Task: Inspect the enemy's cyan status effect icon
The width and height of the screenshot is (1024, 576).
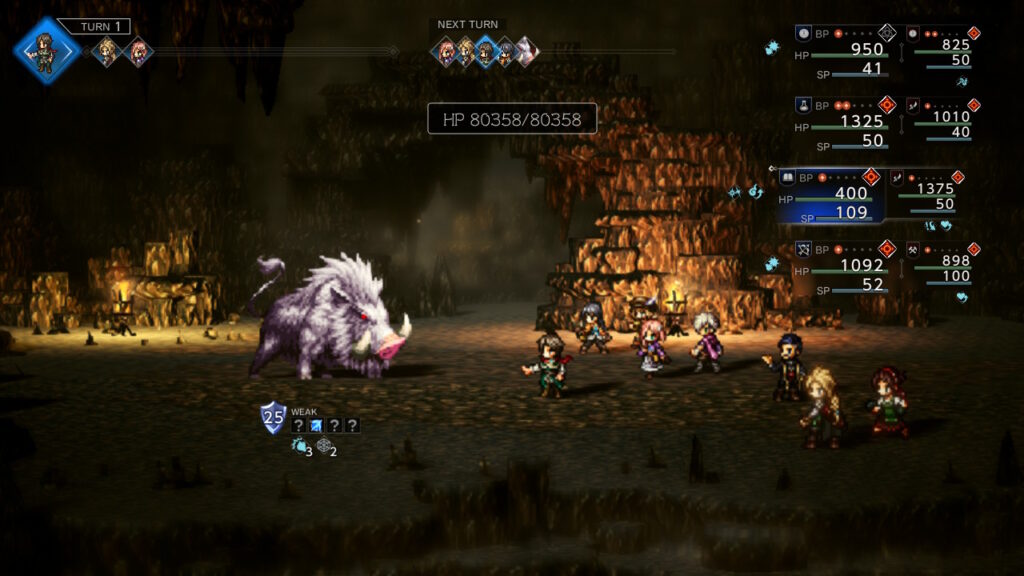Action: tap(298, 447)
